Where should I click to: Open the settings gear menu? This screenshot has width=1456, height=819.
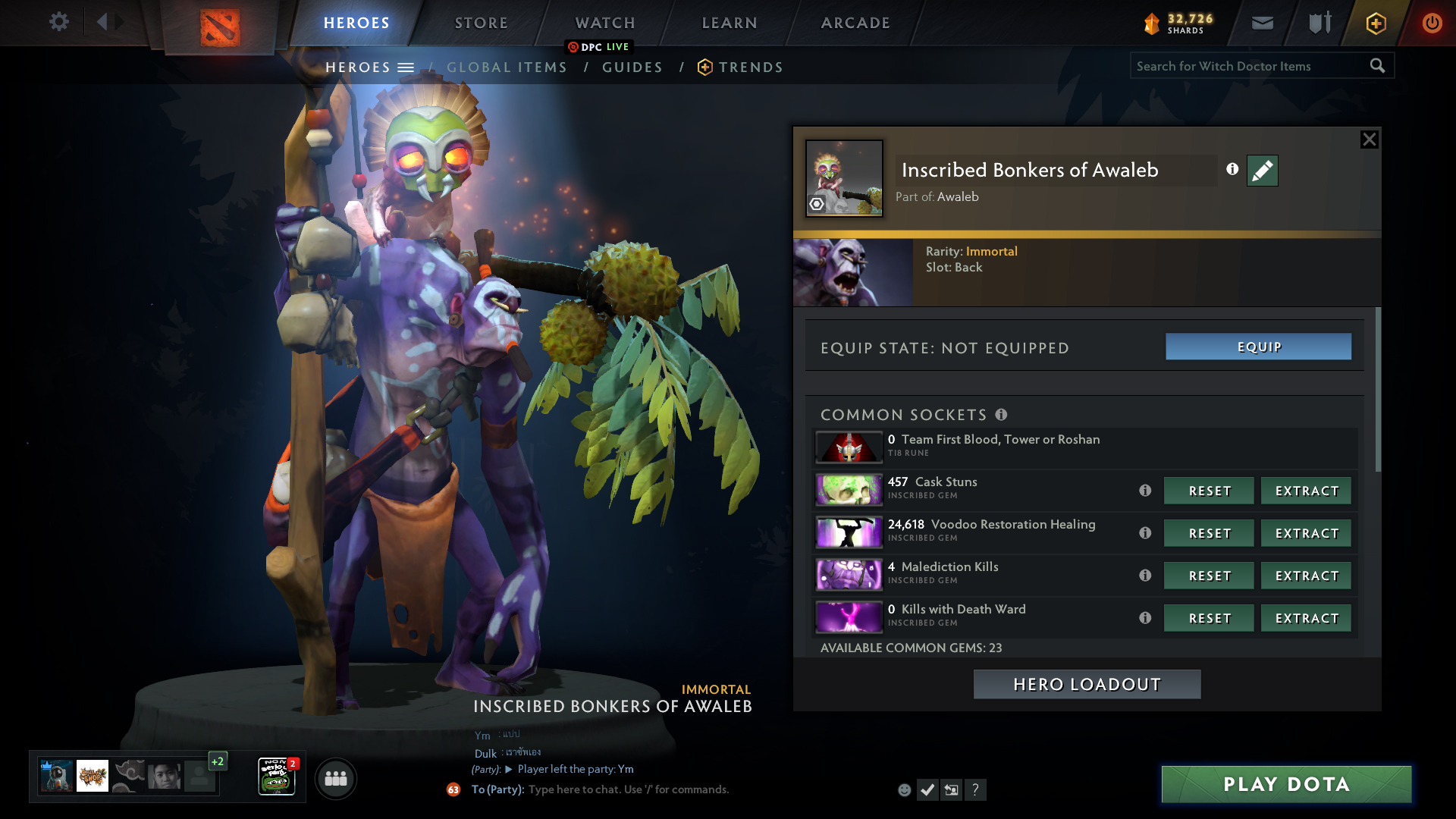[x=59, y=22]
